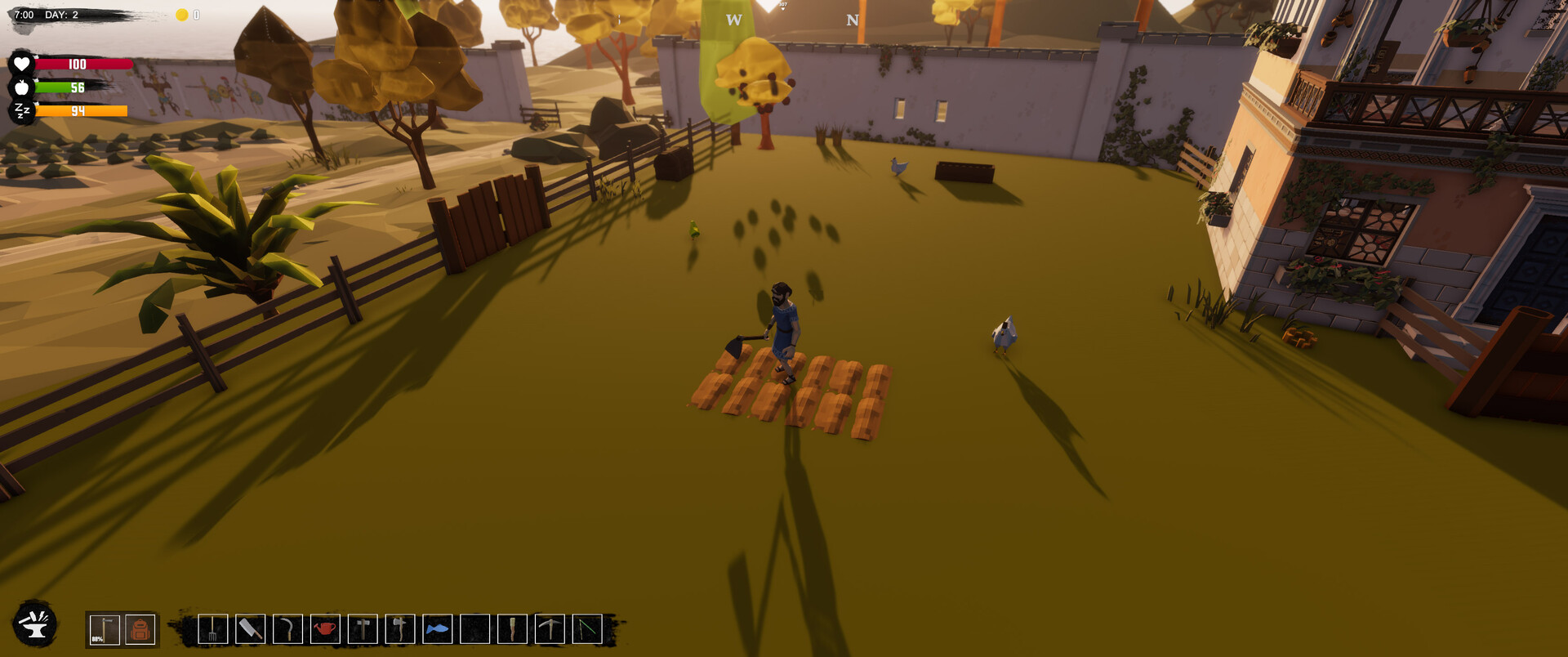The height and width of the screenshot is (657, 1568).
Task: Equip the sickle tool
Action: (x=287, y=629)
